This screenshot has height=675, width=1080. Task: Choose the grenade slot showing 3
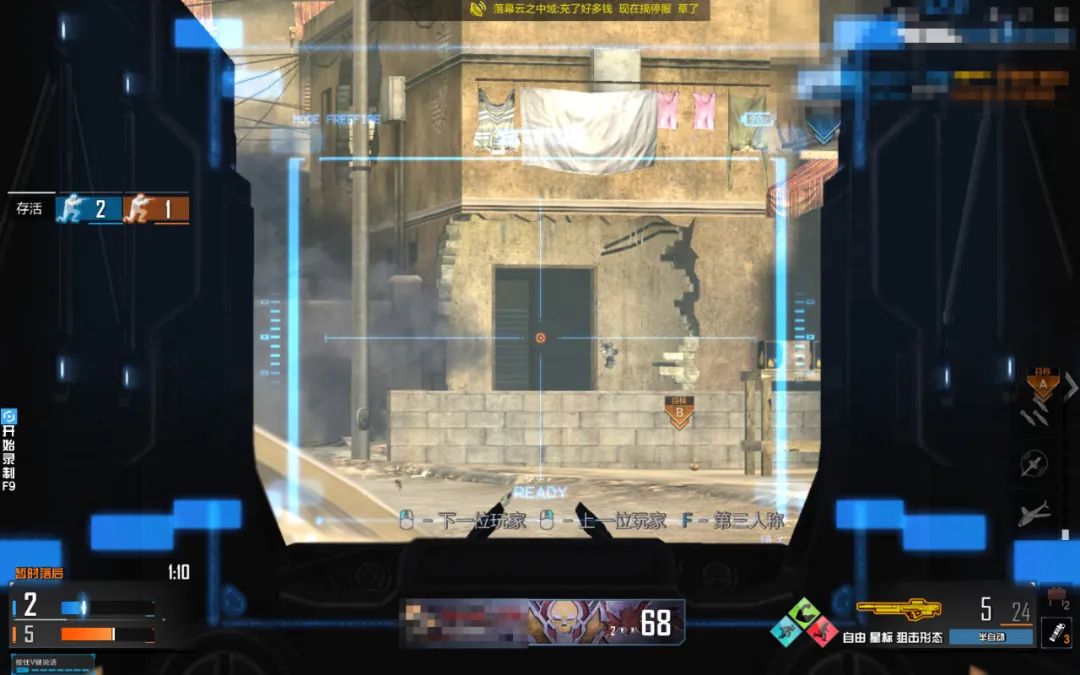point(1056,633)
